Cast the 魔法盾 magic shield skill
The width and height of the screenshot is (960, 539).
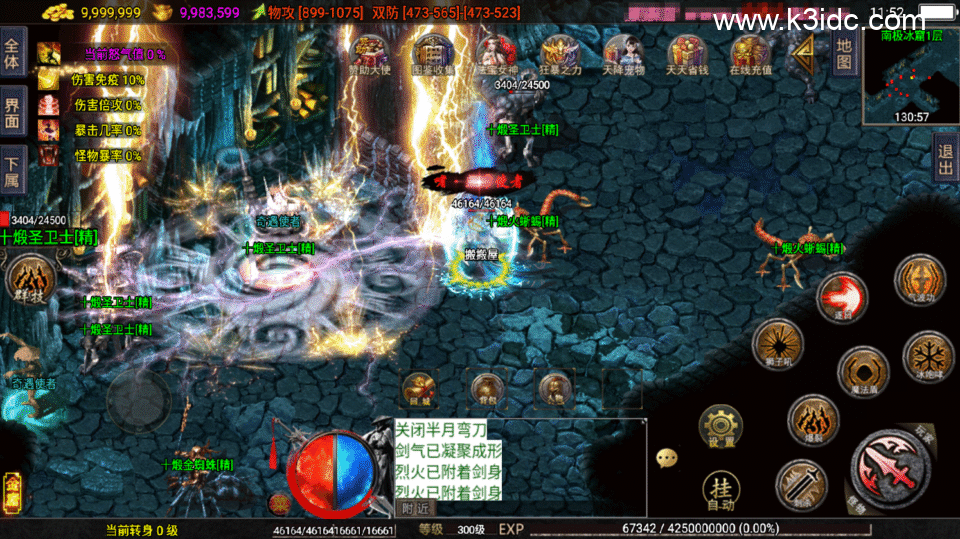pyautogui.click(x=863, y=372)
